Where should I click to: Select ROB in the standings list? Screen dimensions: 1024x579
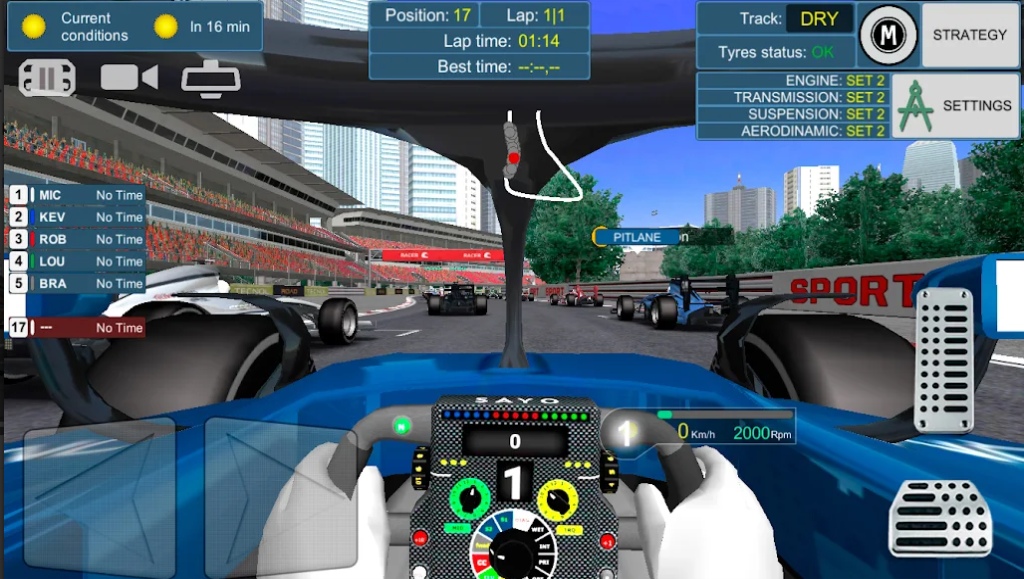point(77,239)
